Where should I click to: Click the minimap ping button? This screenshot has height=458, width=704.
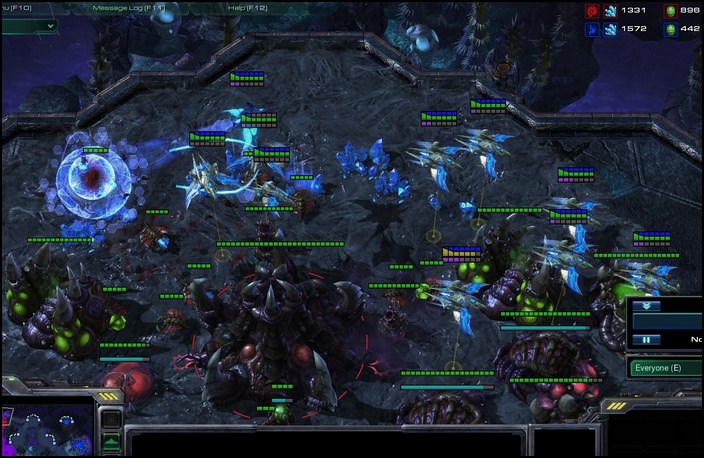pyautogui.click(x=112, y=419)
